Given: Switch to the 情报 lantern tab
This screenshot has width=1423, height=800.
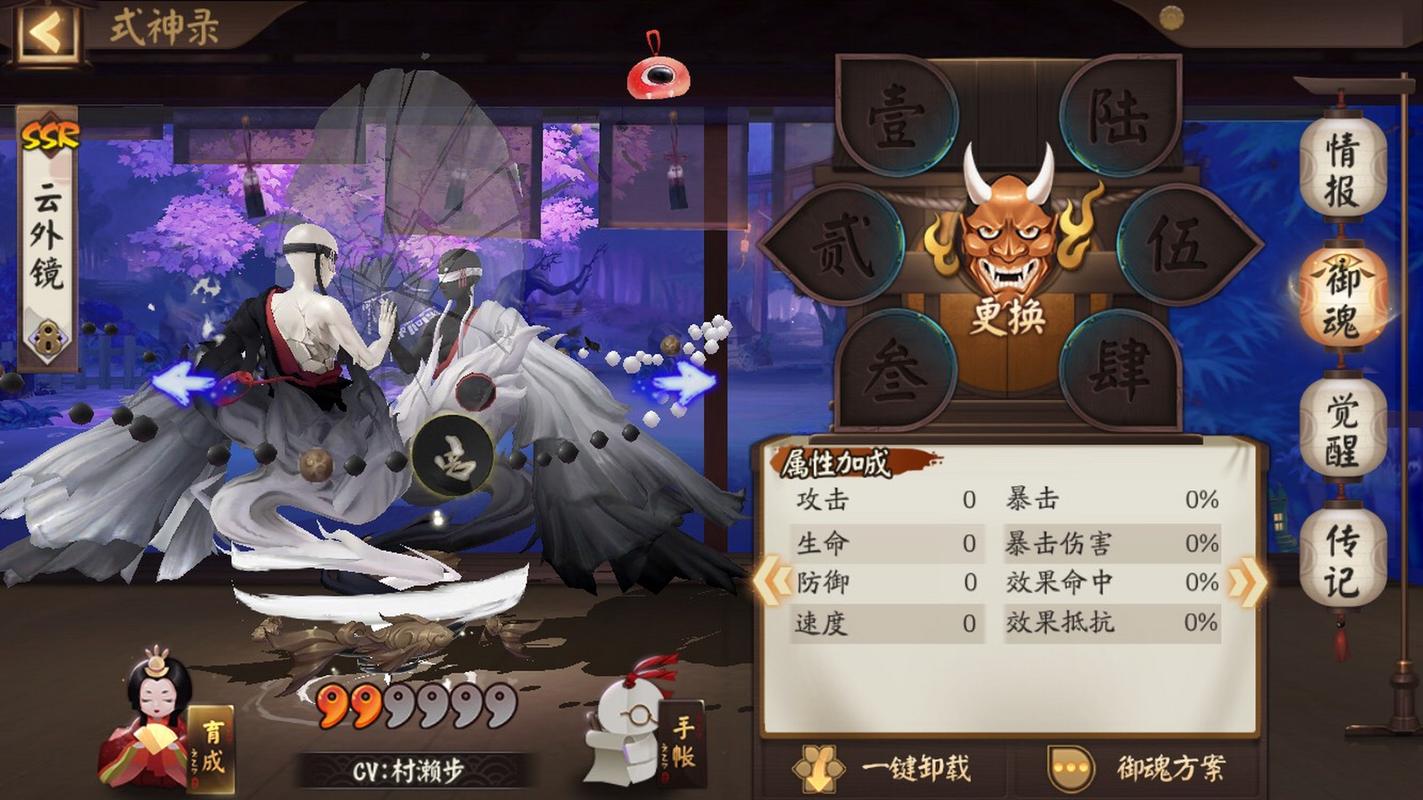Looking at the screenshot, I should (1341, 172).
